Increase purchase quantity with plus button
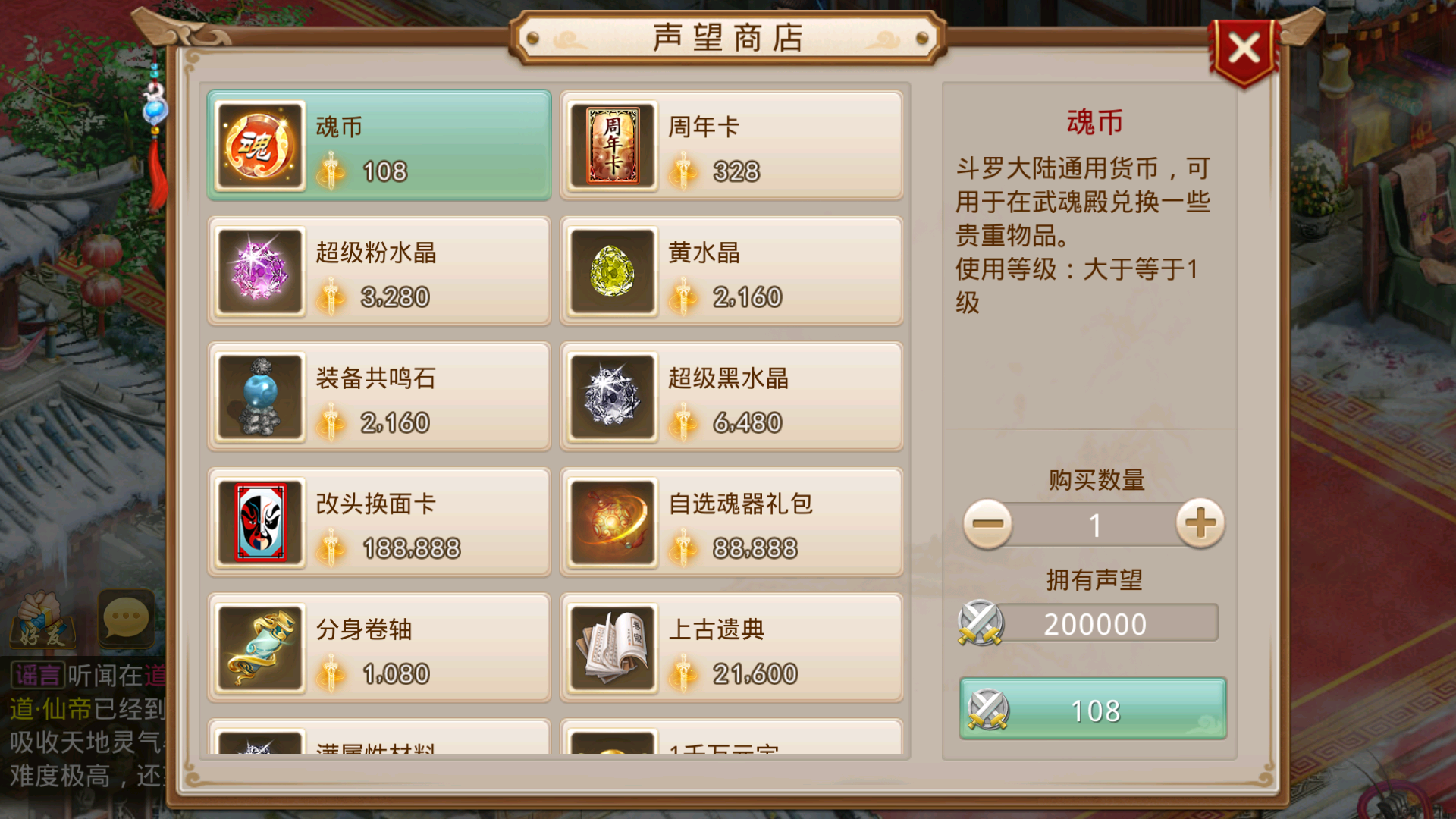The height and width of the screenshot is (819, 1456). (1199, 523)
